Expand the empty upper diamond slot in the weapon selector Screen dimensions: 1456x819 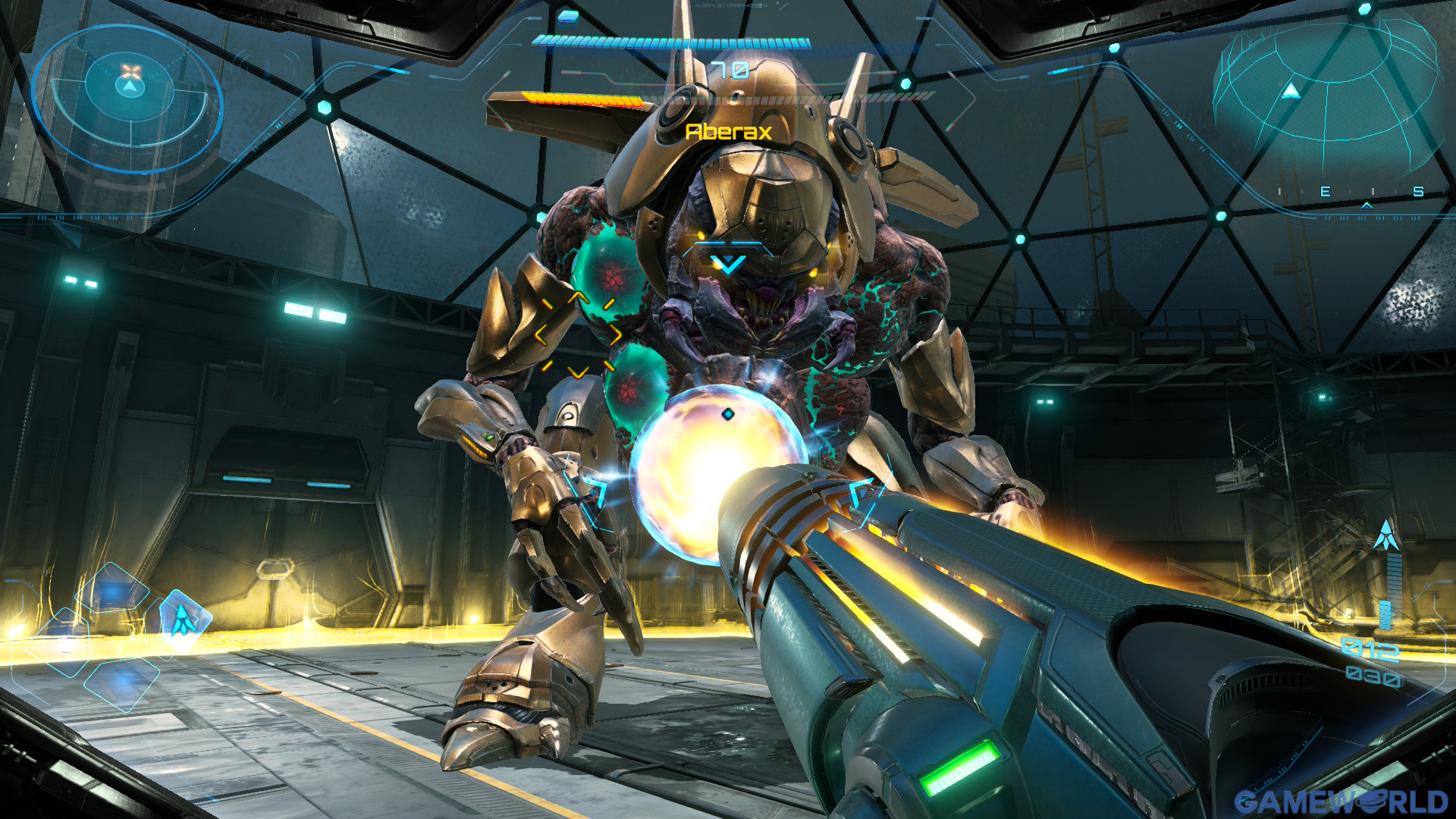(x=111, y=587)
